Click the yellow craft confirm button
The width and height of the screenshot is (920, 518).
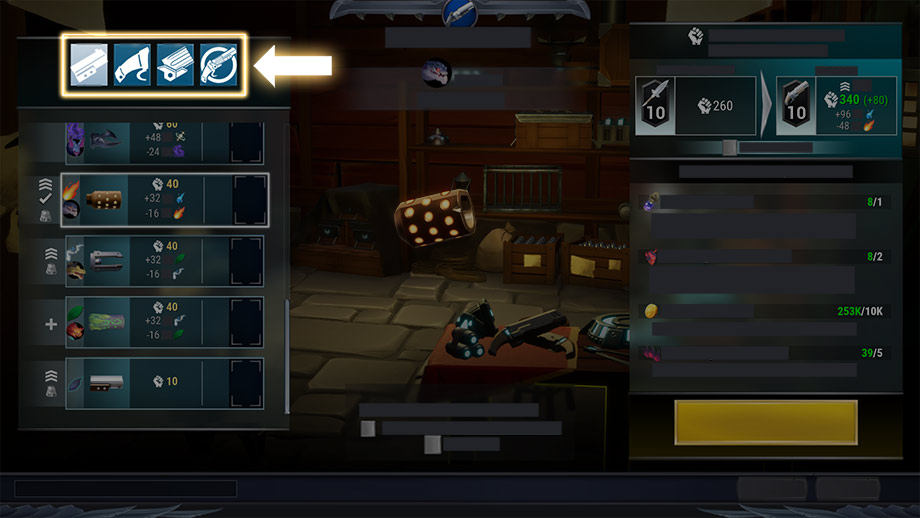point(766,422)
